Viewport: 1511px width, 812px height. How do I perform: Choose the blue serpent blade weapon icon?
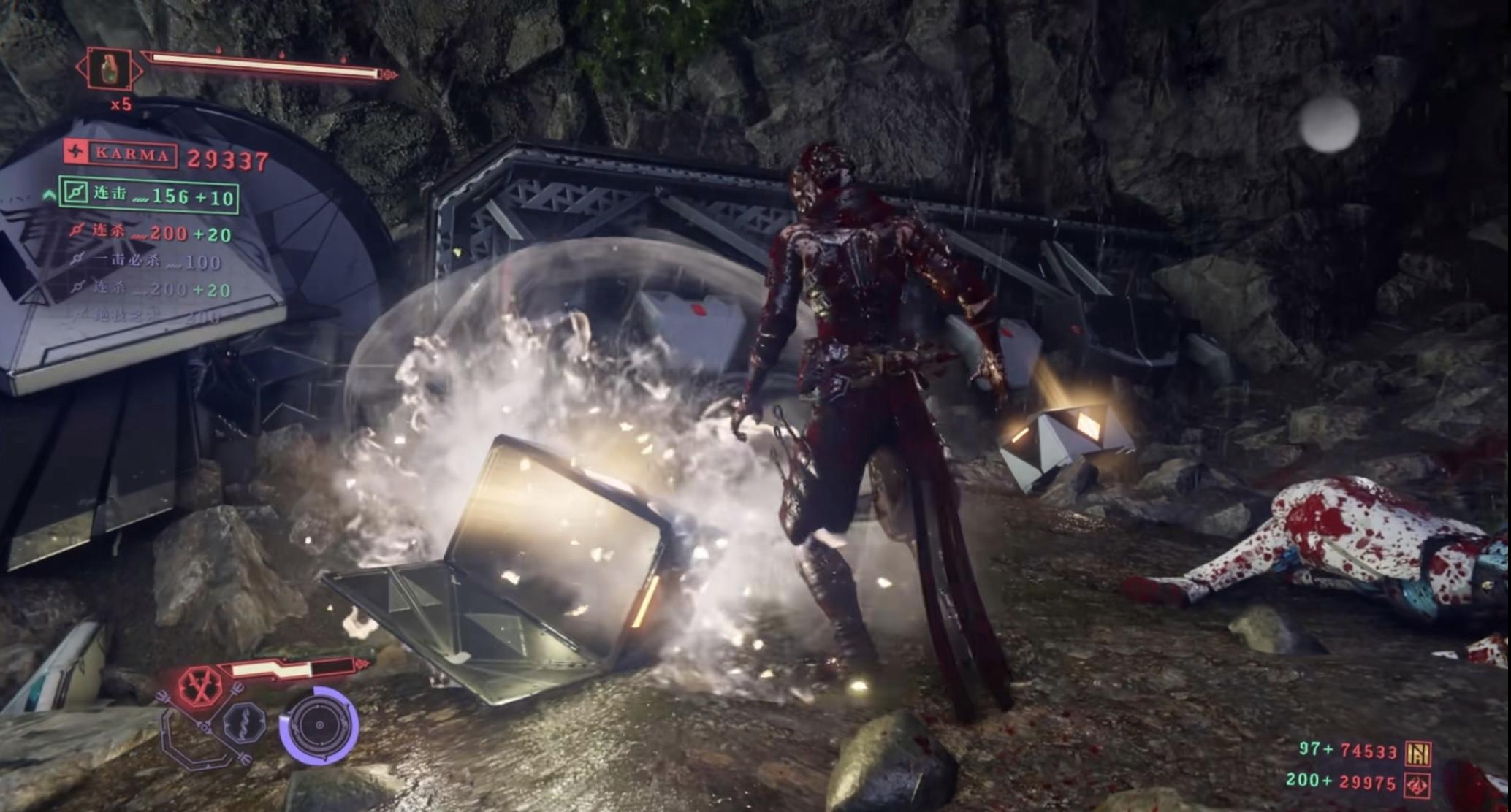[x=244, y=724]
